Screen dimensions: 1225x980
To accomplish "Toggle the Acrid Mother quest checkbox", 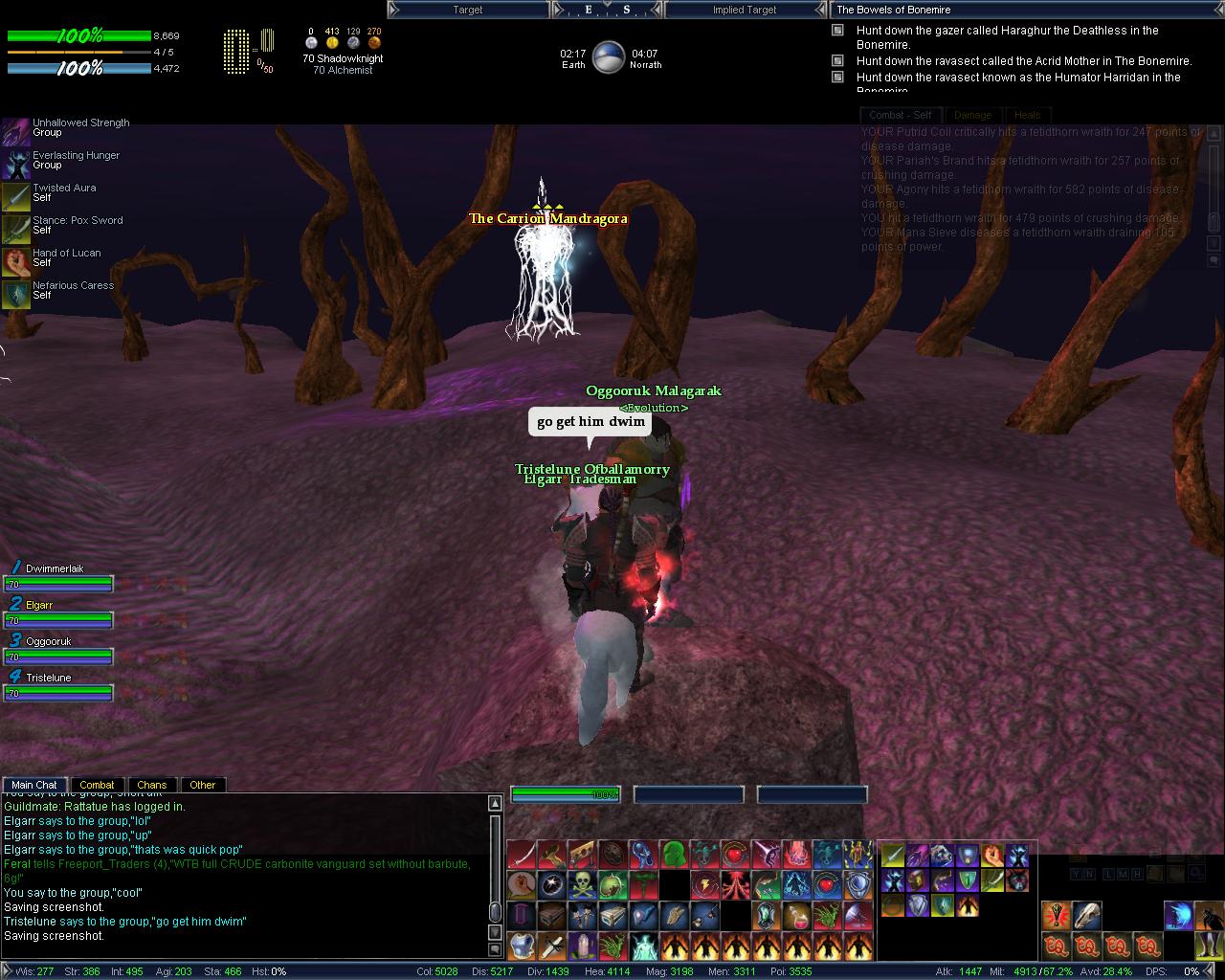I will pyautogui.click(x=837, y=61).
